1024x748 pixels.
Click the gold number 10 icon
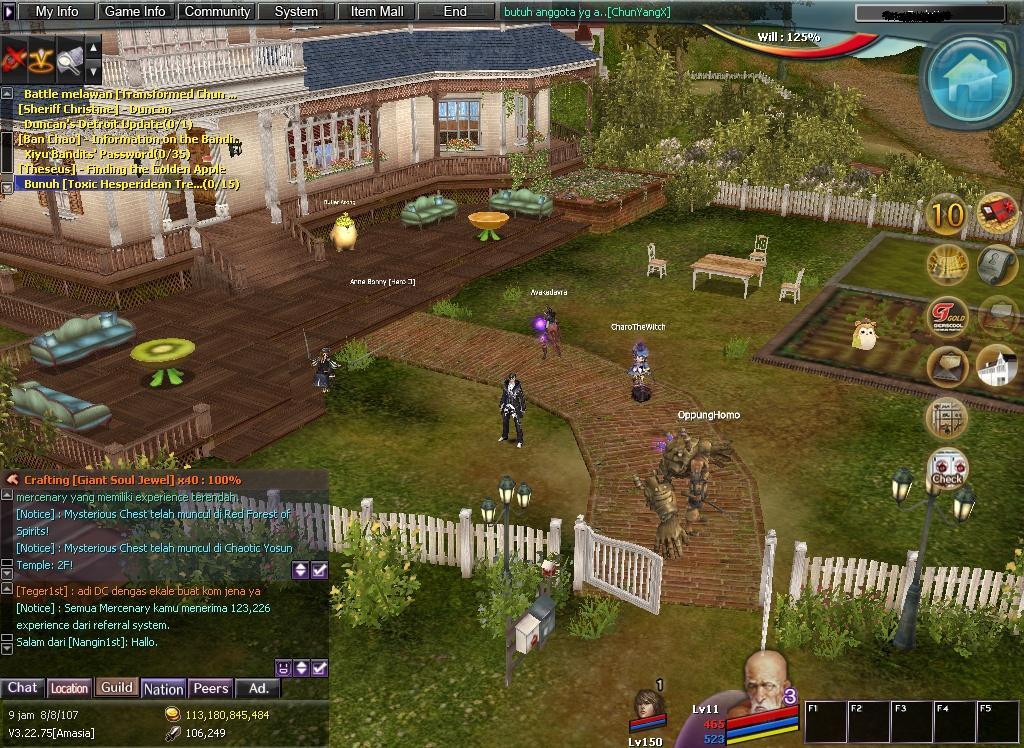click(x=947, y=214)
